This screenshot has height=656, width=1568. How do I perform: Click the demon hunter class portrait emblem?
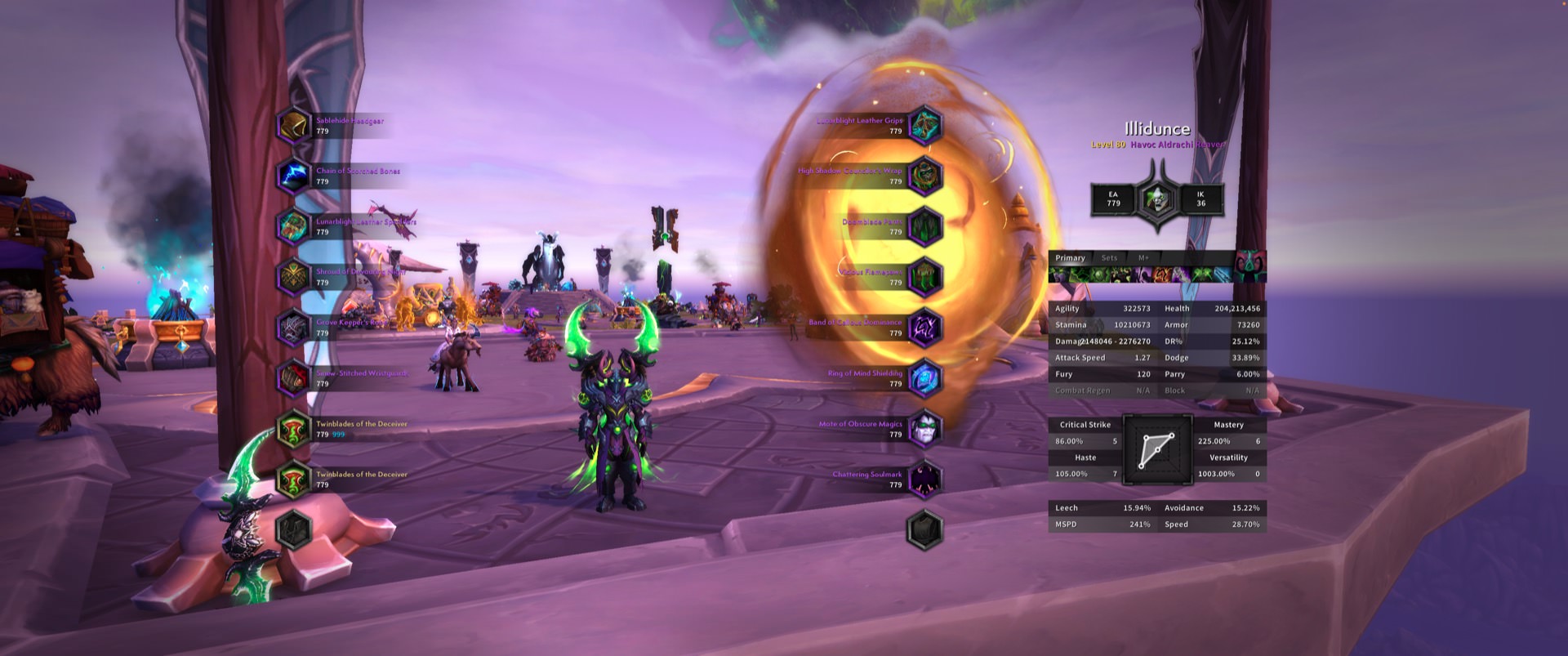[x=1156, y=199]
